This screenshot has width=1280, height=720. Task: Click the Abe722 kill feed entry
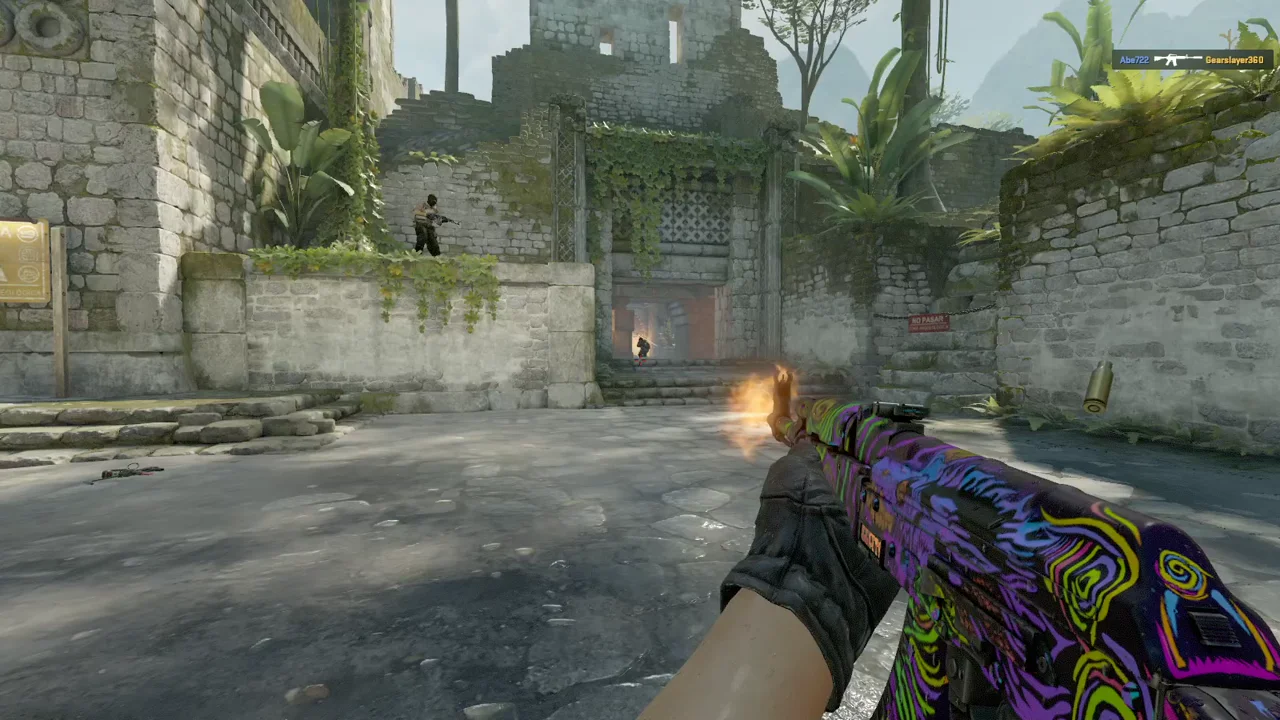[1134, 60]
